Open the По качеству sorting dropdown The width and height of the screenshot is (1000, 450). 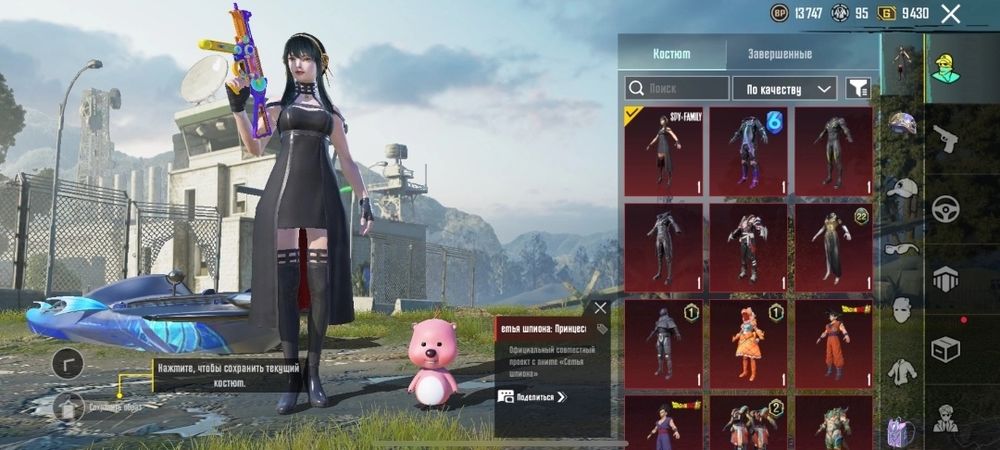tap(784, 88)
